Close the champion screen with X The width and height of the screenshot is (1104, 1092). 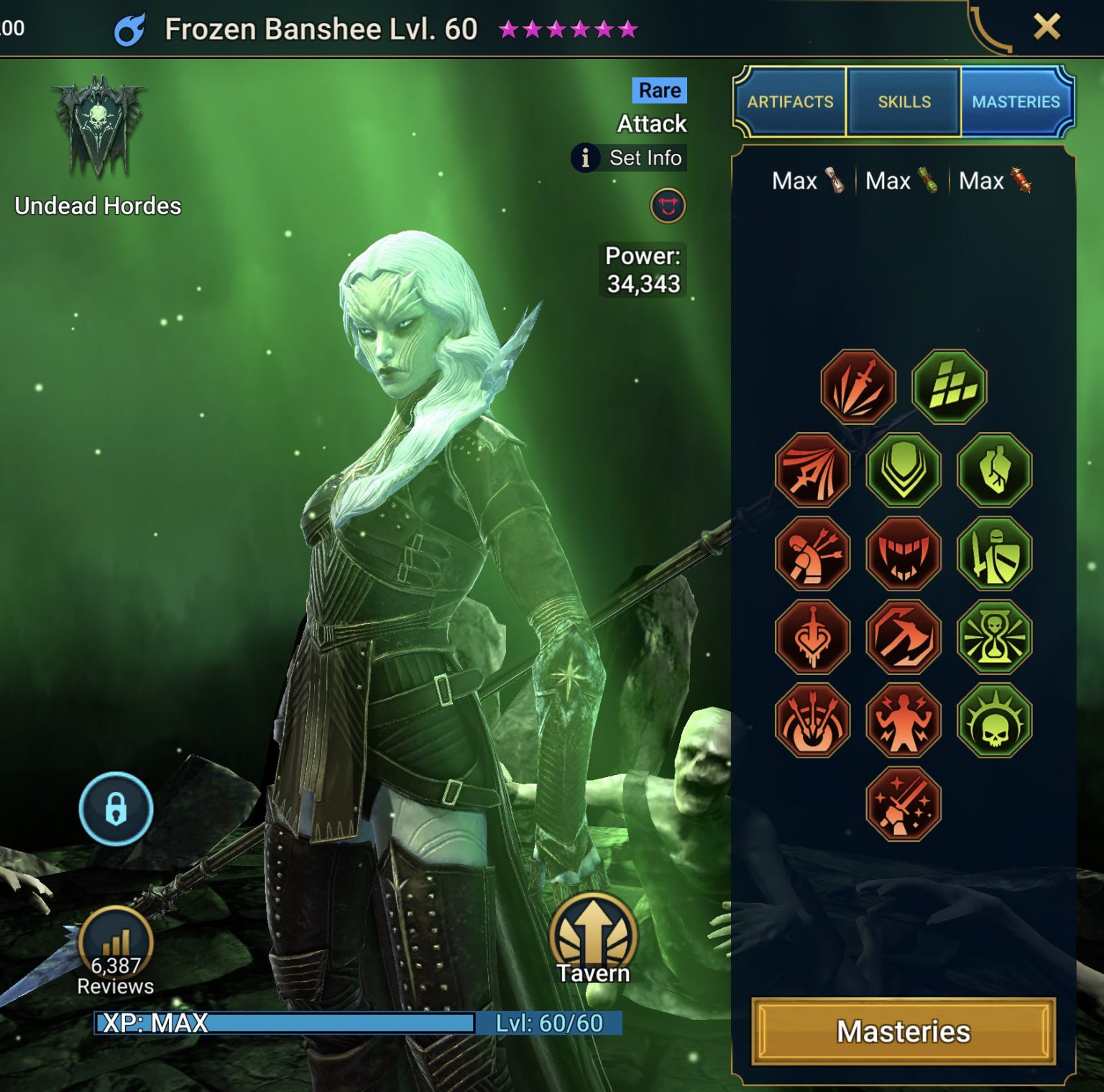[1046, 27]
